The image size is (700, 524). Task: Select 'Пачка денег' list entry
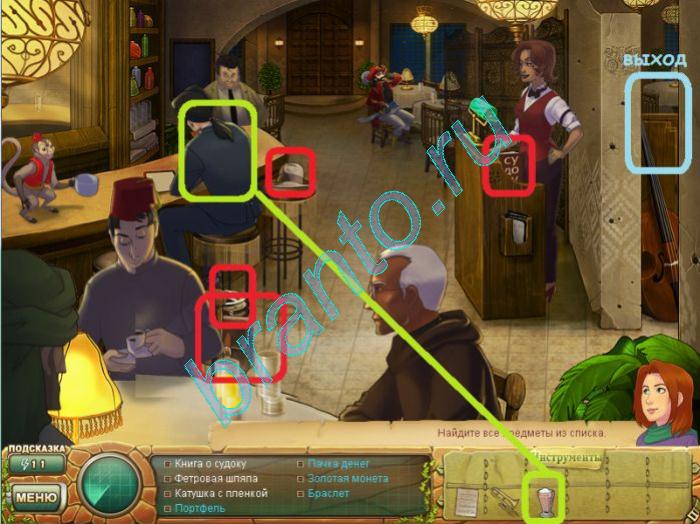pyautogui.click(x=338, y=465)
